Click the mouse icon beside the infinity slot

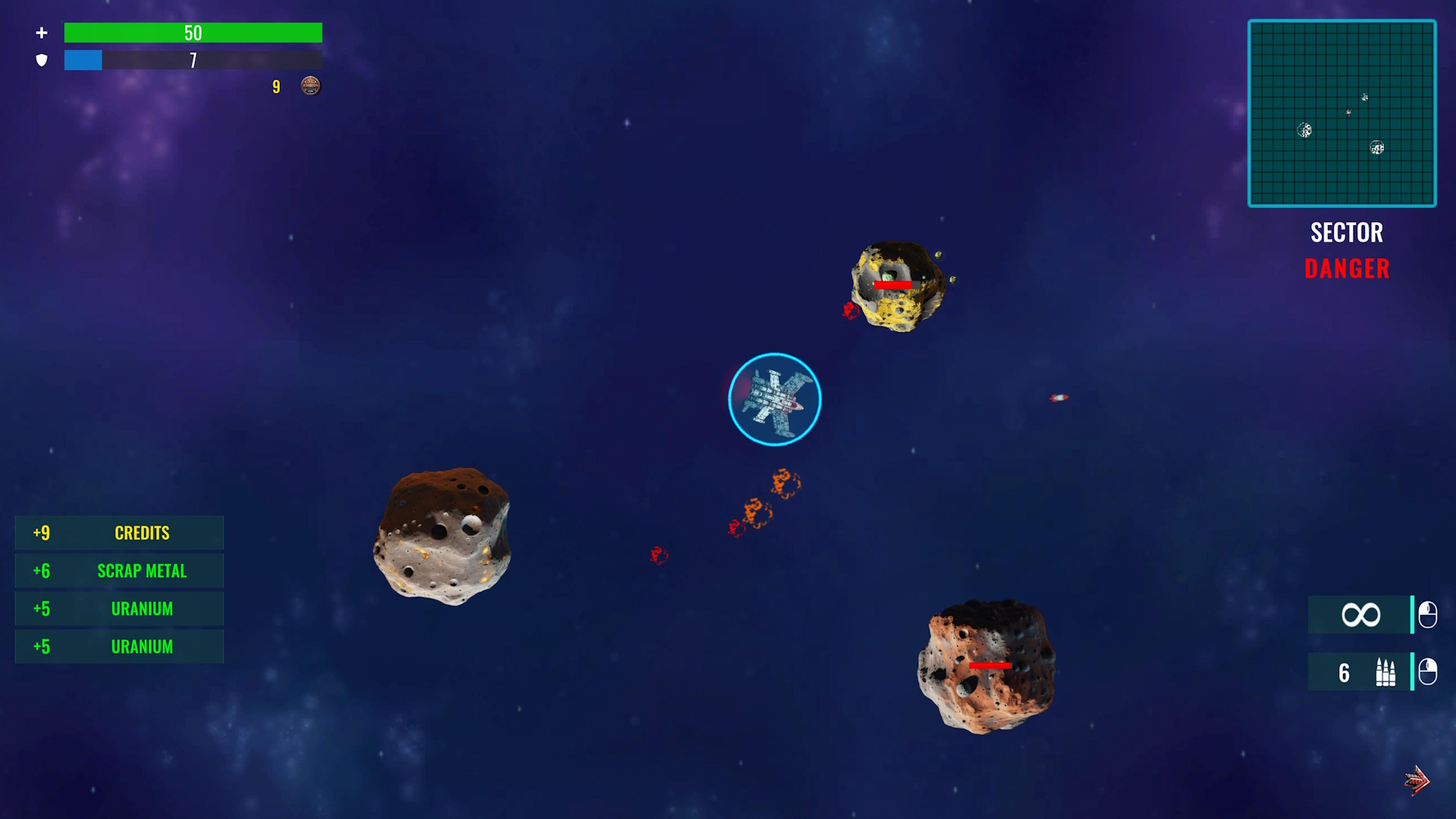1427,614
